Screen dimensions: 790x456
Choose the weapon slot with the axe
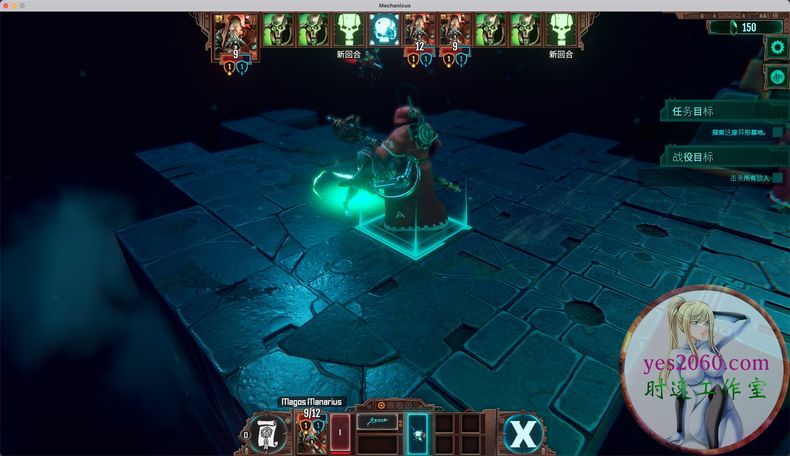click(377, 423)
